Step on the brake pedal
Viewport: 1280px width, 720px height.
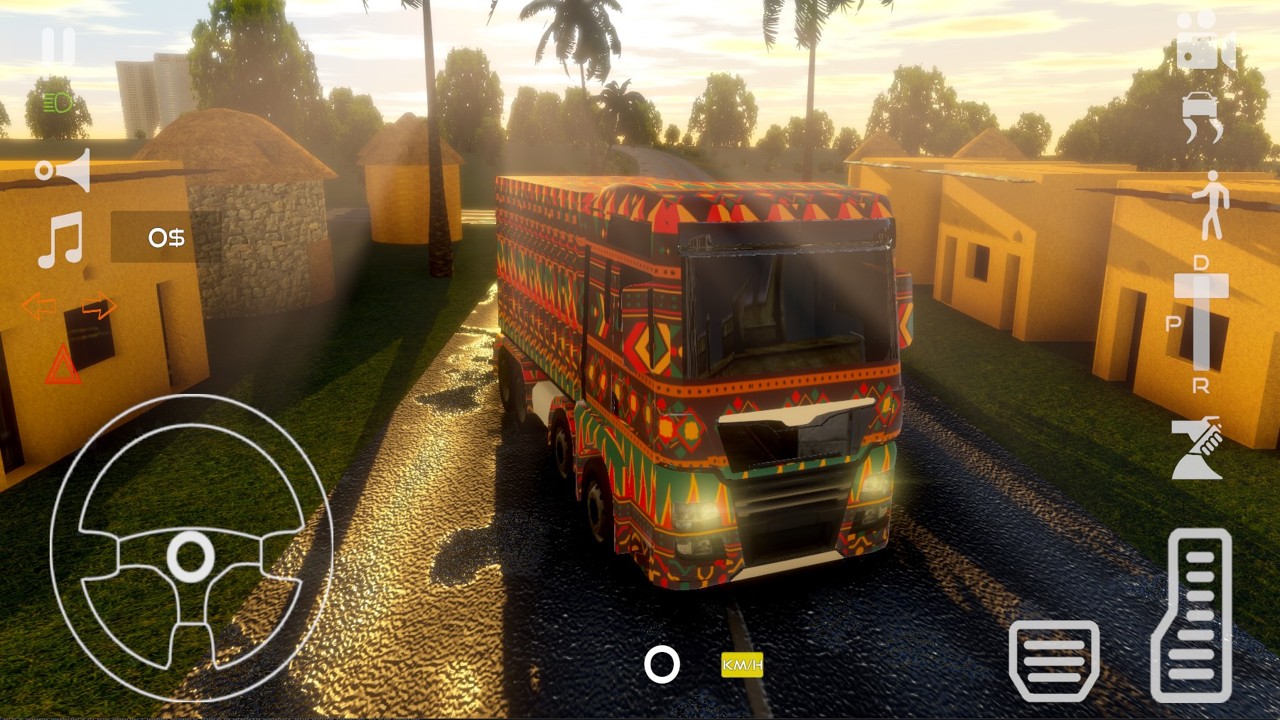(1054, 660)
